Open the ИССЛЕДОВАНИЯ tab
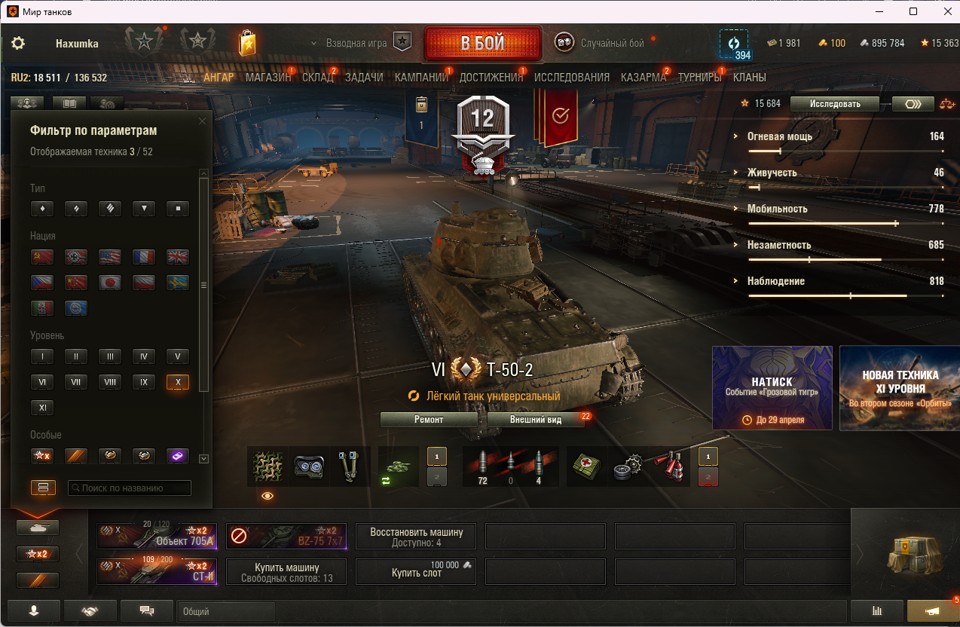 point(571,77)
